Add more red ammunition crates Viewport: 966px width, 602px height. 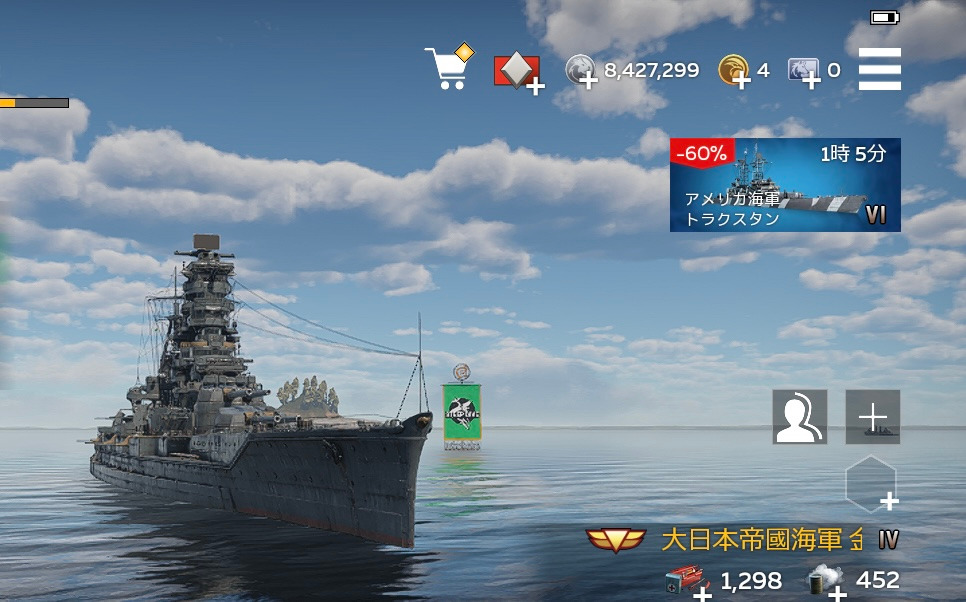pyautogui.click(x=687, y=582)
